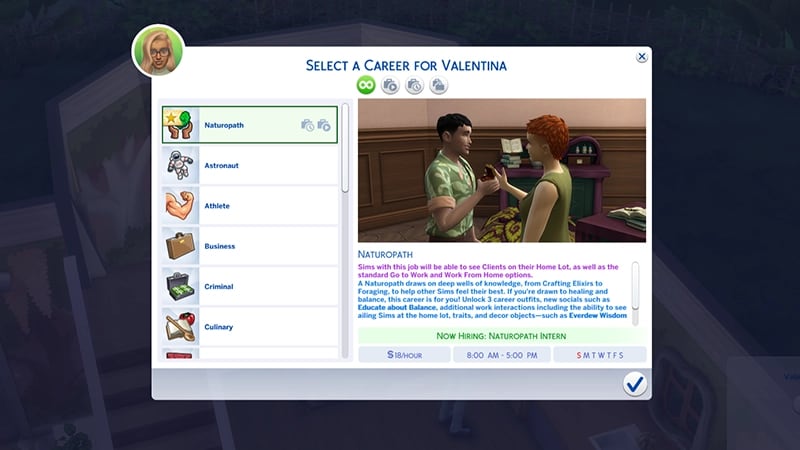This screenshot has width=800, height=450.
Task: Filter careers by the briefcase with clock icon
Action: click(x=414, y=86)
